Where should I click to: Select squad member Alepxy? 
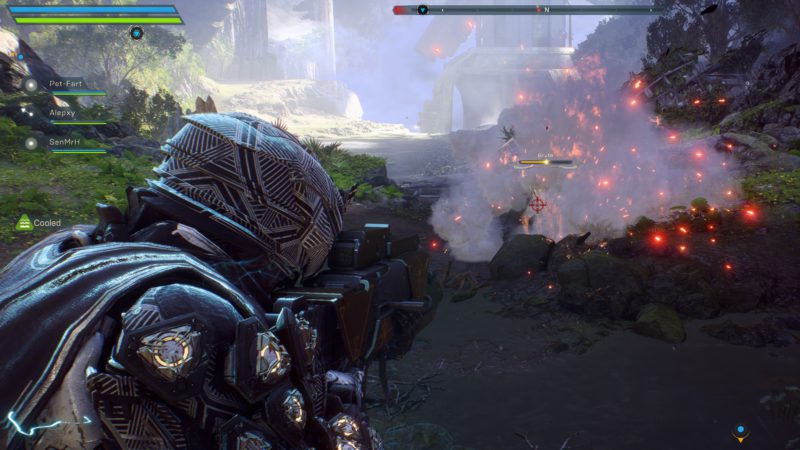(62, 114)
